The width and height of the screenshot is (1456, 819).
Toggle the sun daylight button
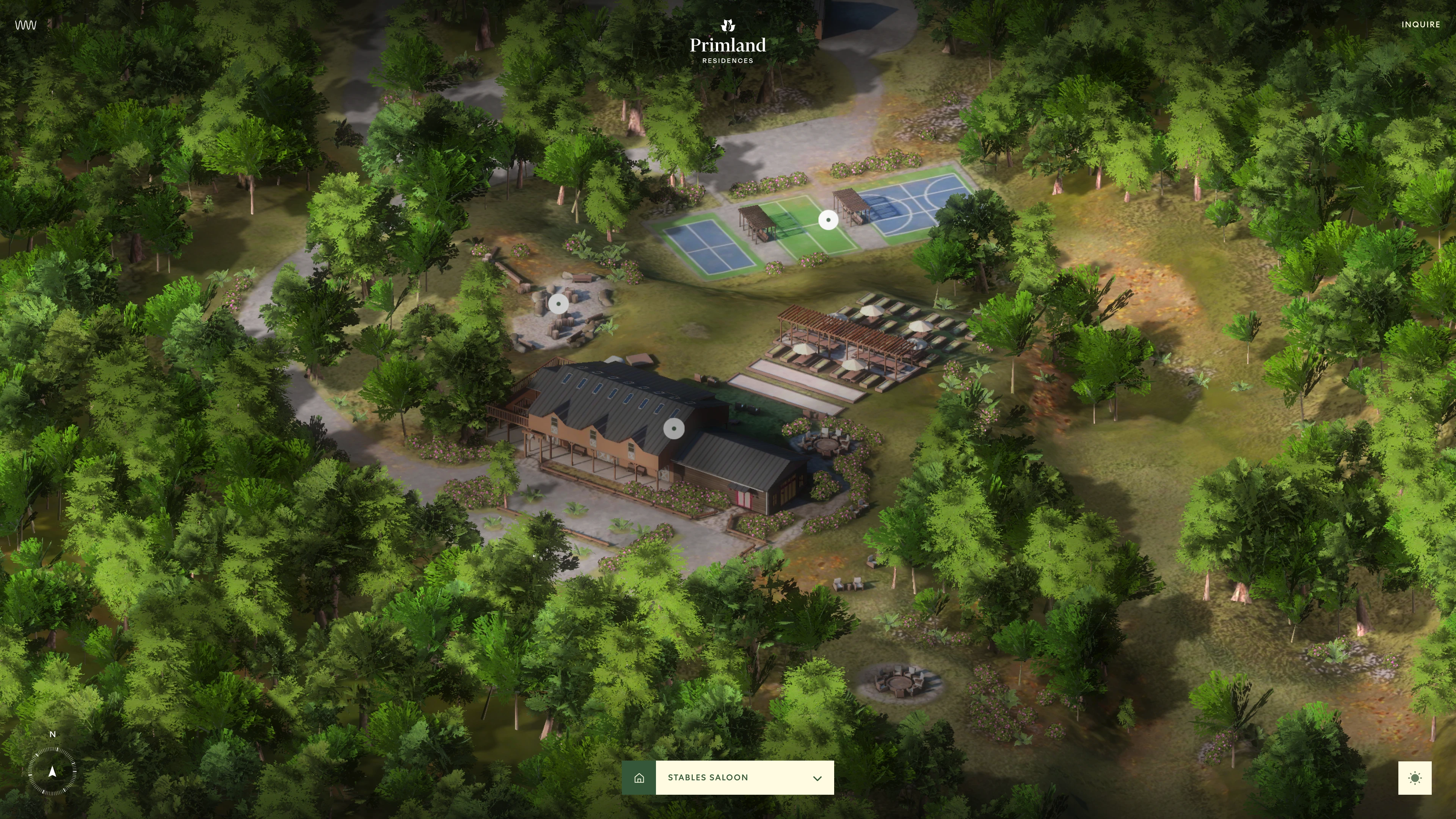click(x=1415, y=778)
